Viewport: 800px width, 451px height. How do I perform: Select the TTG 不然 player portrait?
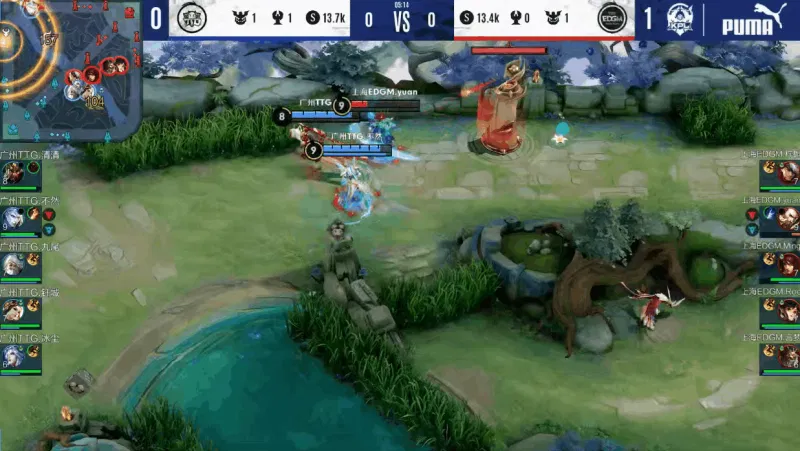tap(14, 219)
